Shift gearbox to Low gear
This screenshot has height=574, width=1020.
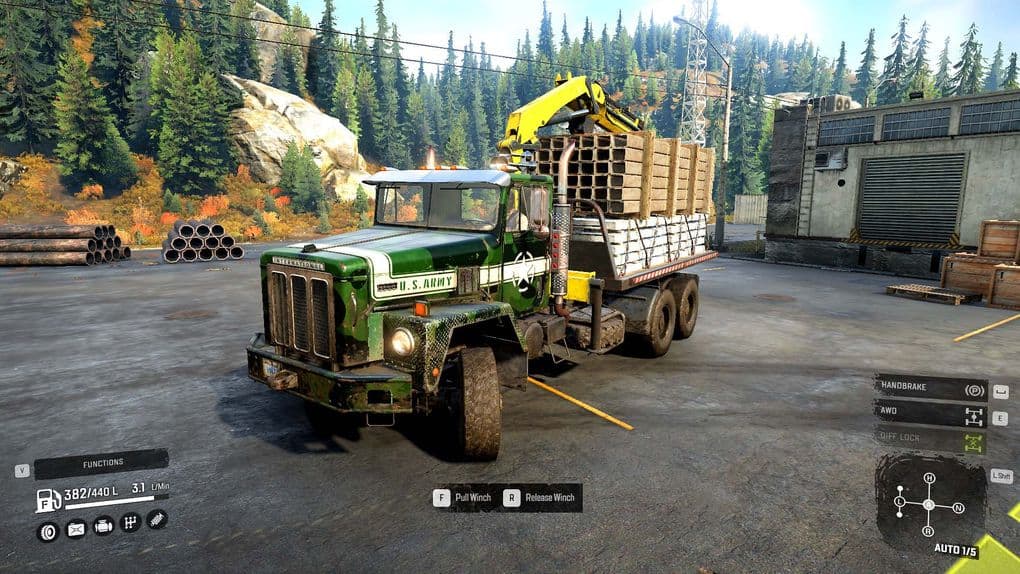click(x=899, y=500)
